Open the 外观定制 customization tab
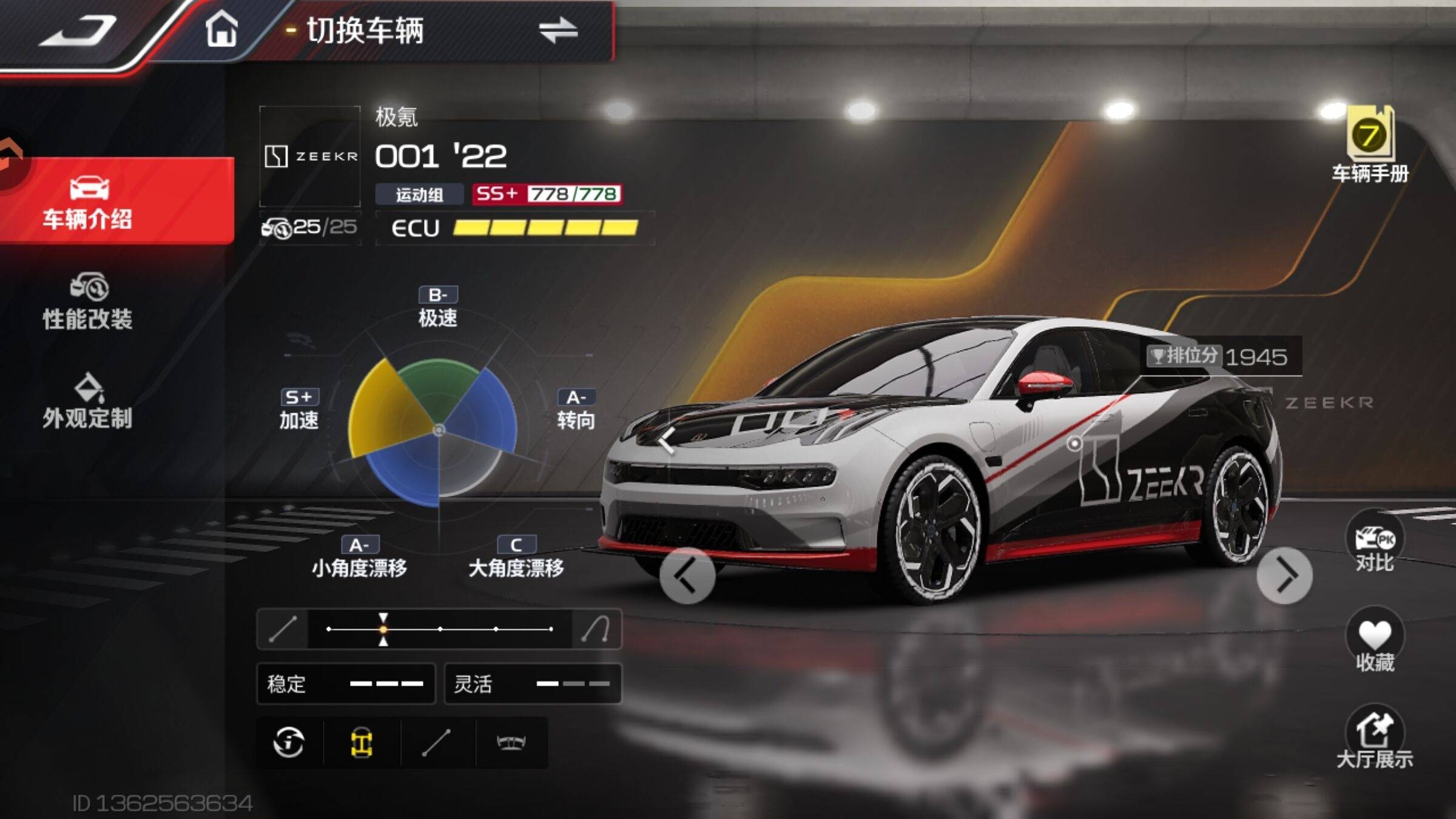 tap(88, 402)
